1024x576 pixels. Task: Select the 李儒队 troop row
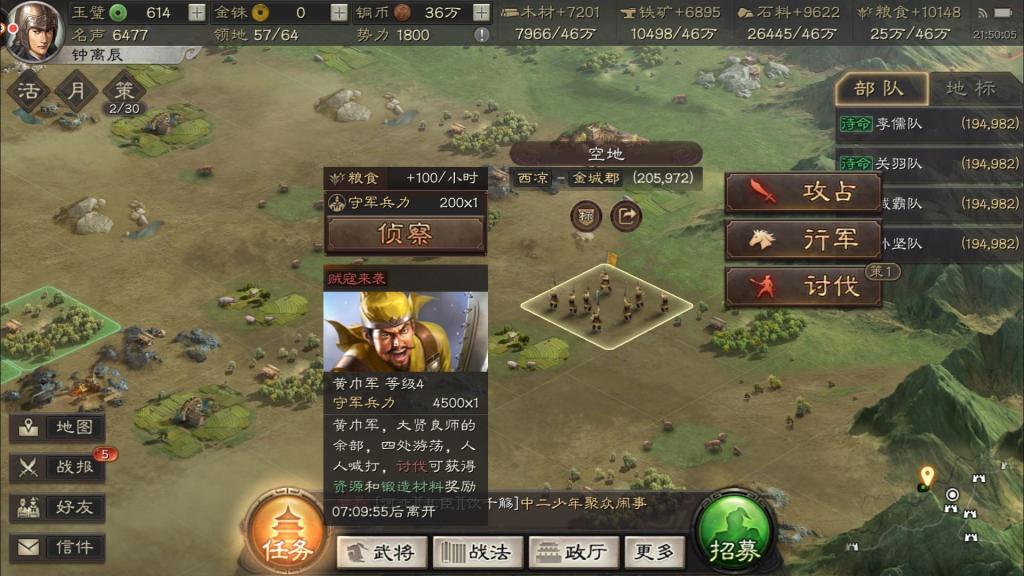click(x=928, y=124)
